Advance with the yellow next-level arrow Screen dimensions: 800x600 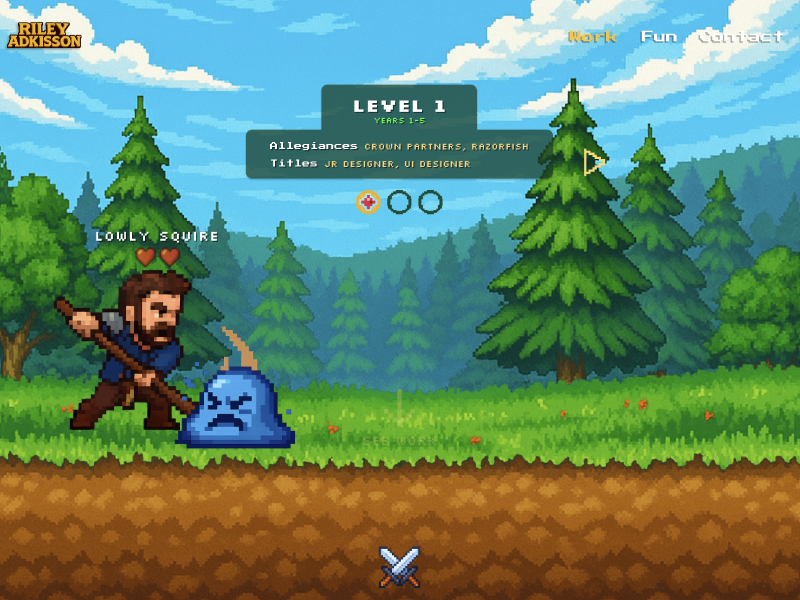click(x=594, y=162)
